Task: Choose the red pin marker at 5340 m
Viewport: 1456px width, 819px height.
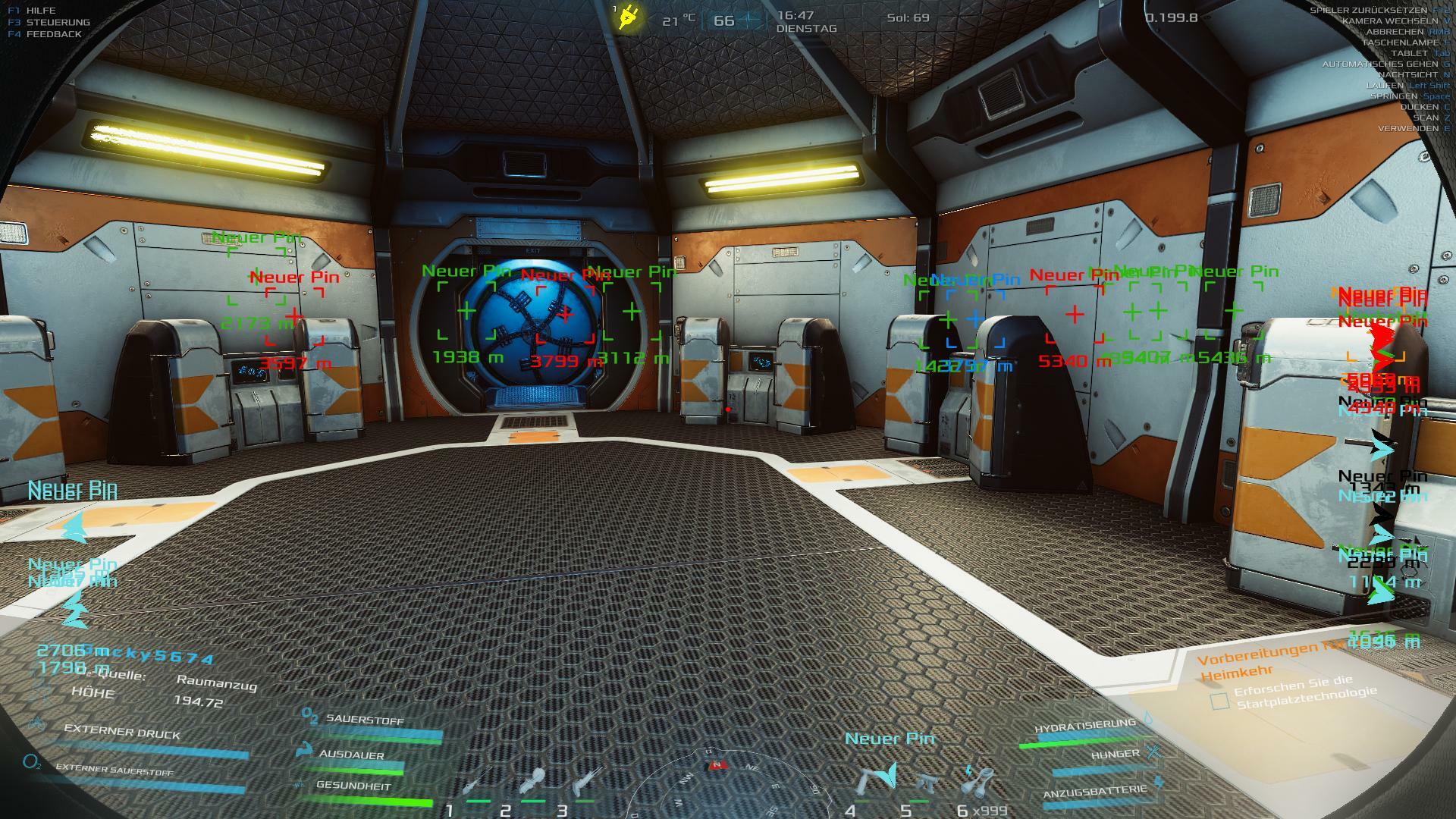Action: (1075, 314)
